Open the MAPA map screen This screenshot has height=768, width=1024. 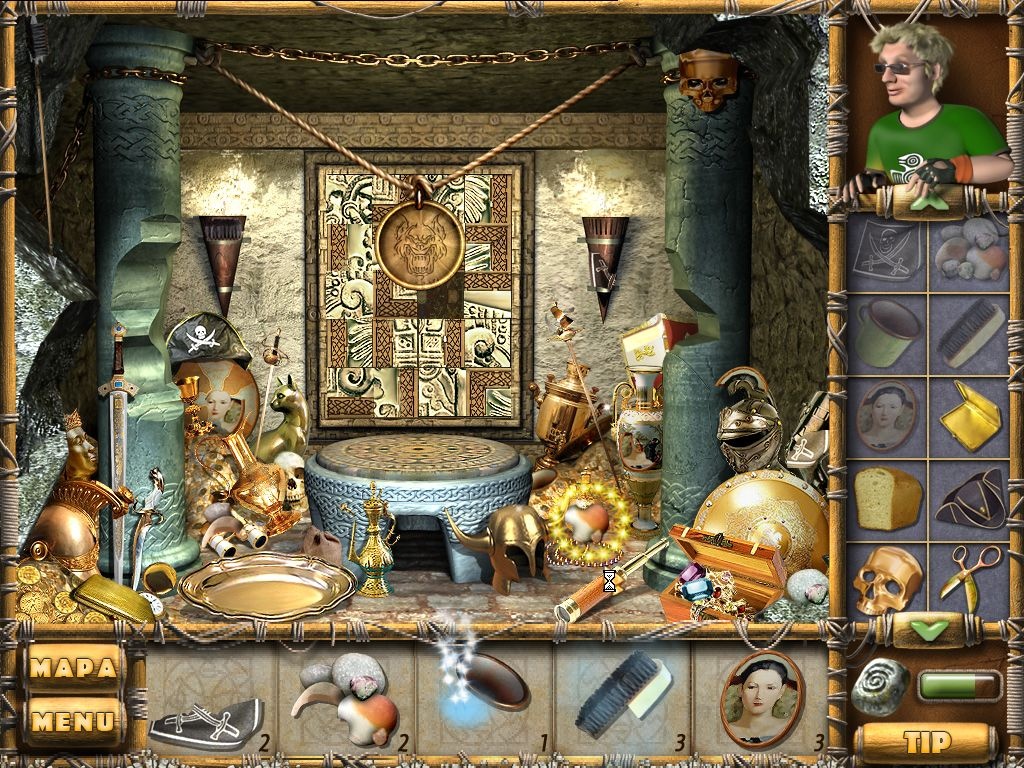[x=73, y=667]
